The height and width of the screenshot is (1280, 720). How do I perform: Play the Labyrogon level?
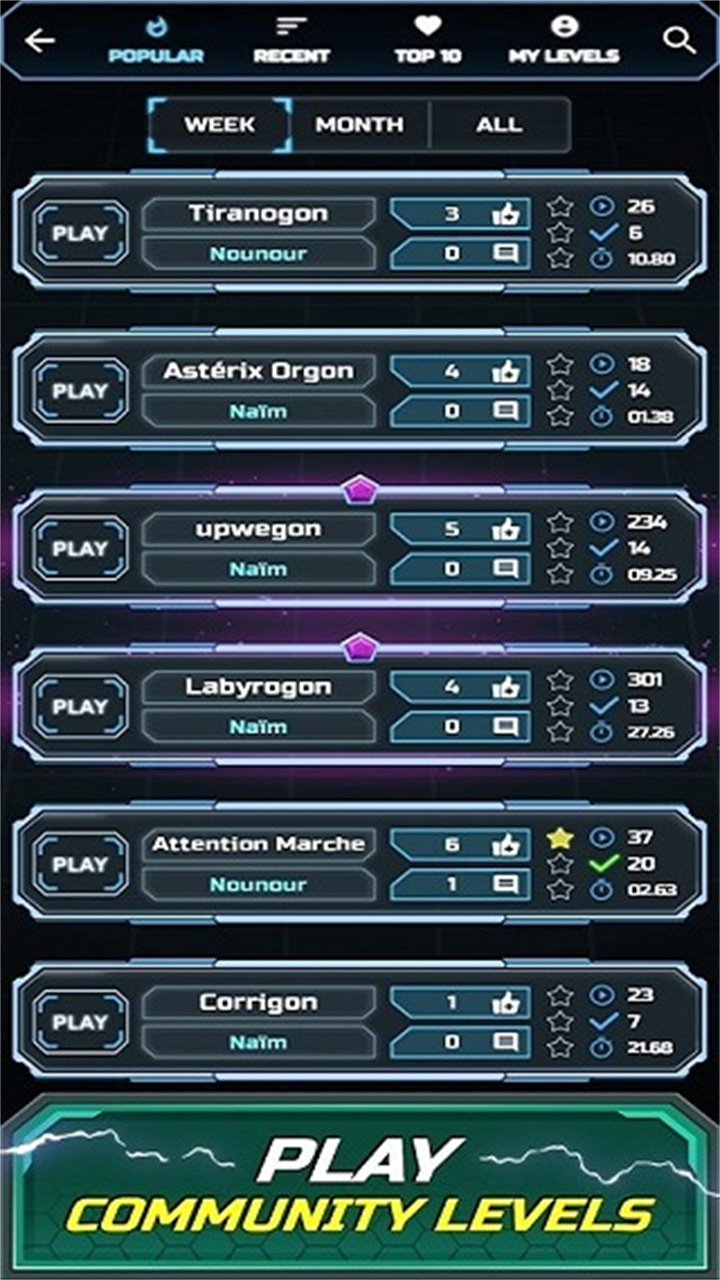(x=80, y=707)
